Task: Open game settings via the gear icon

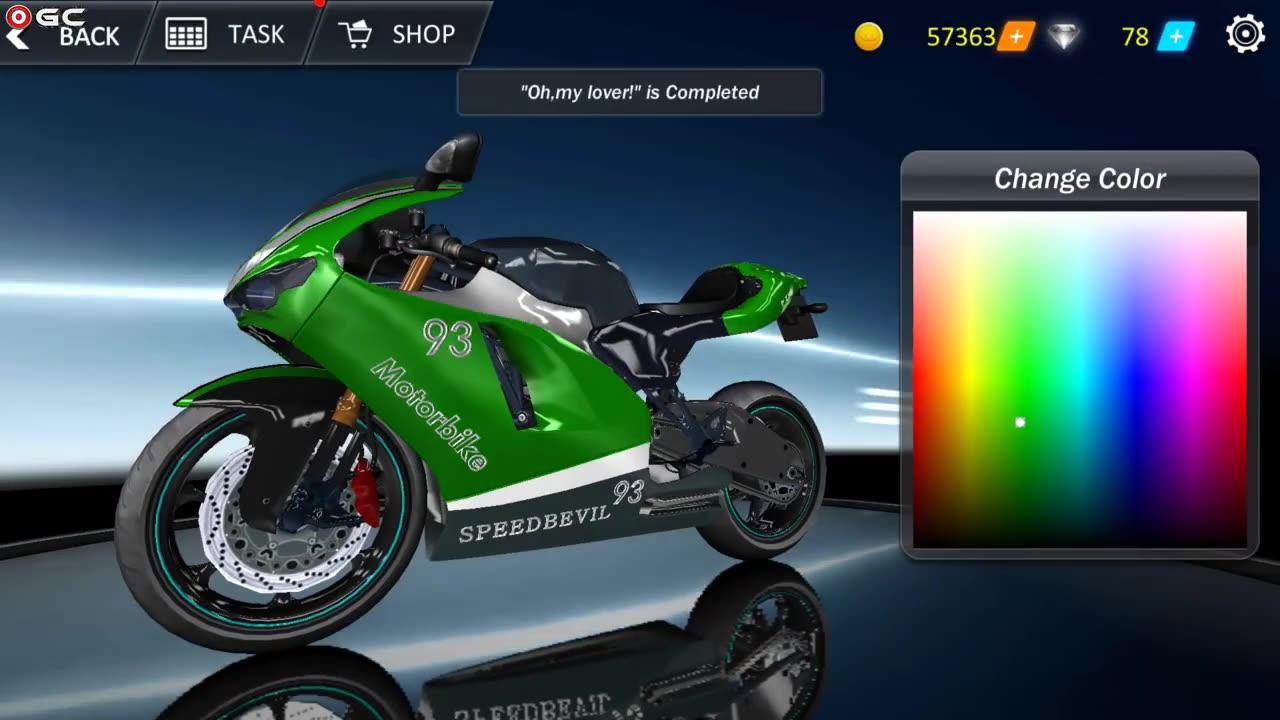Action: click(x=1244, y=33)
